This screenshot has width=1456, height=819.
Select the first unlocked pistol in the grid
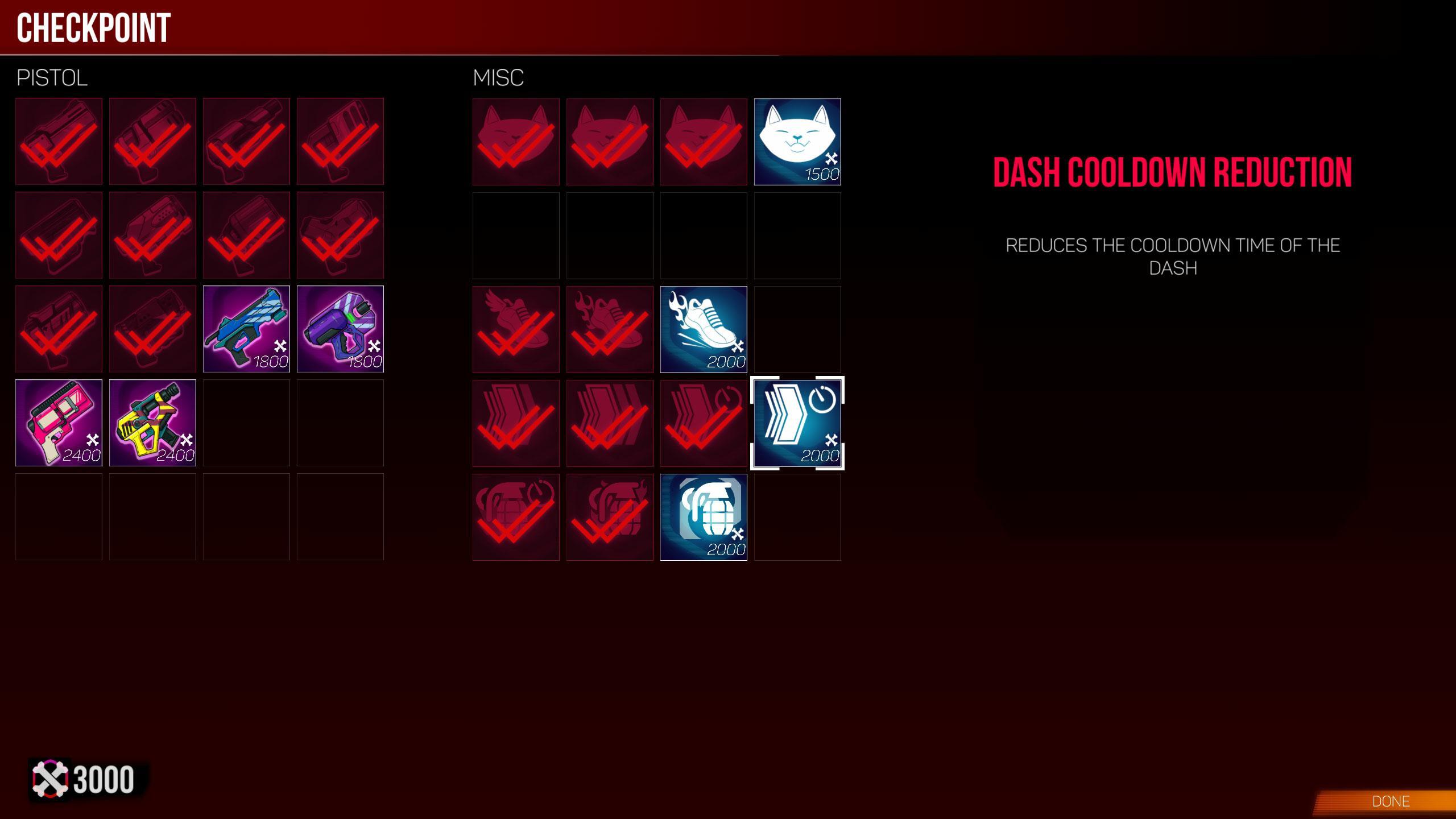pyautogui.click(x=60, y=141)
